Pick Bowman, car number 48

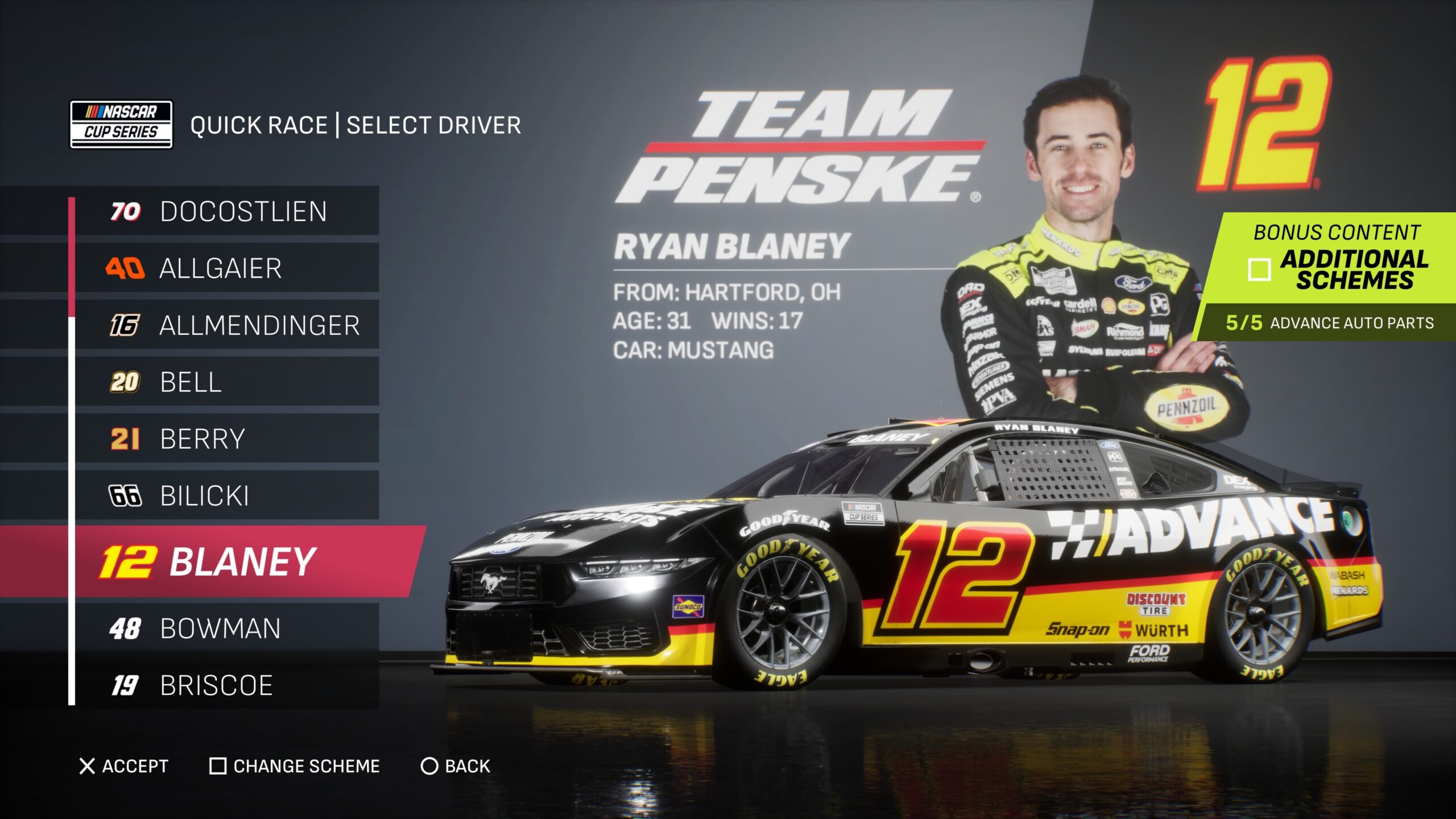click(226, 628)
